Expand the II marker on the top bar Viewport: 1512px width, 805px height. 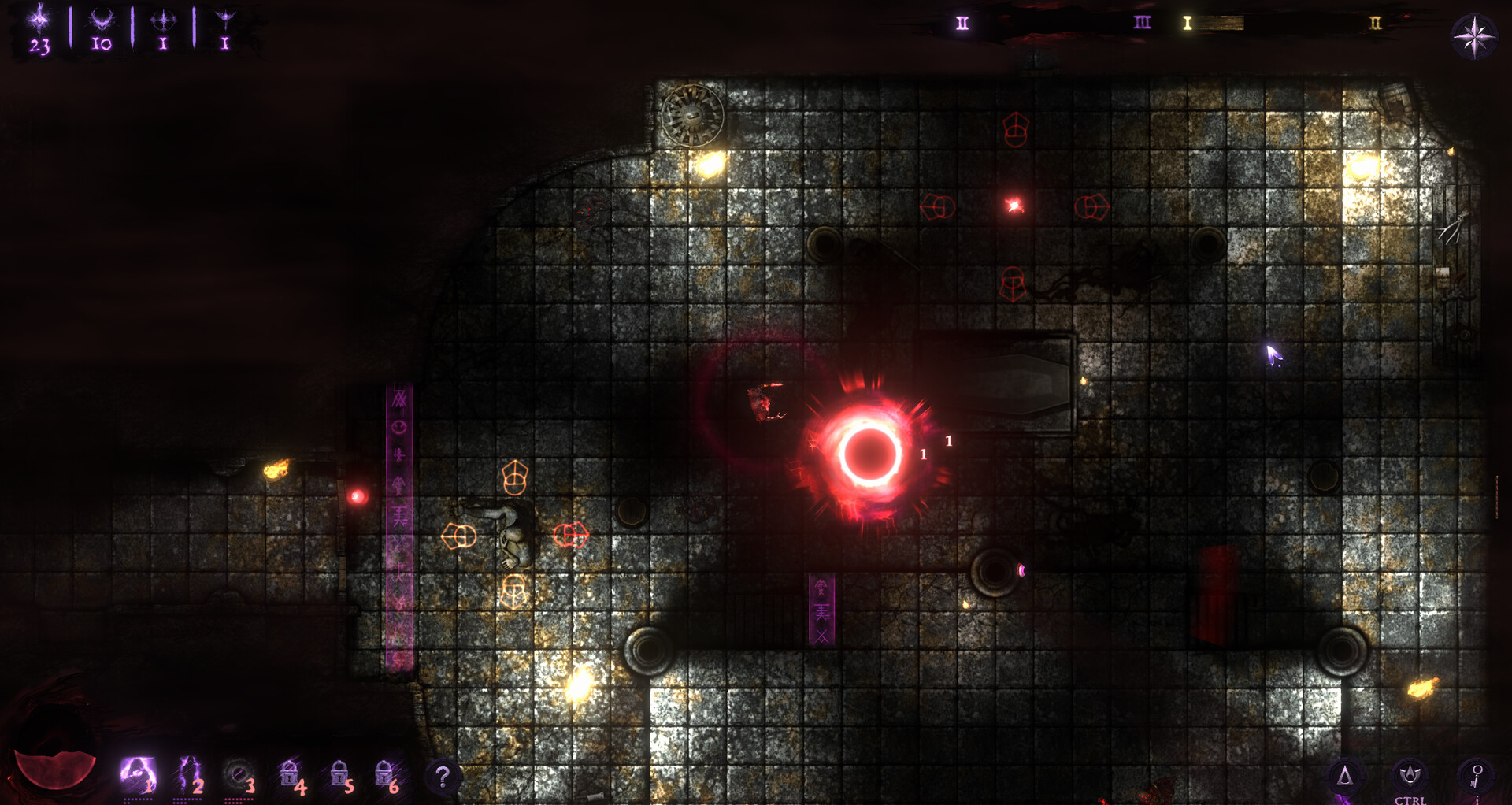[x=962, y=23]
